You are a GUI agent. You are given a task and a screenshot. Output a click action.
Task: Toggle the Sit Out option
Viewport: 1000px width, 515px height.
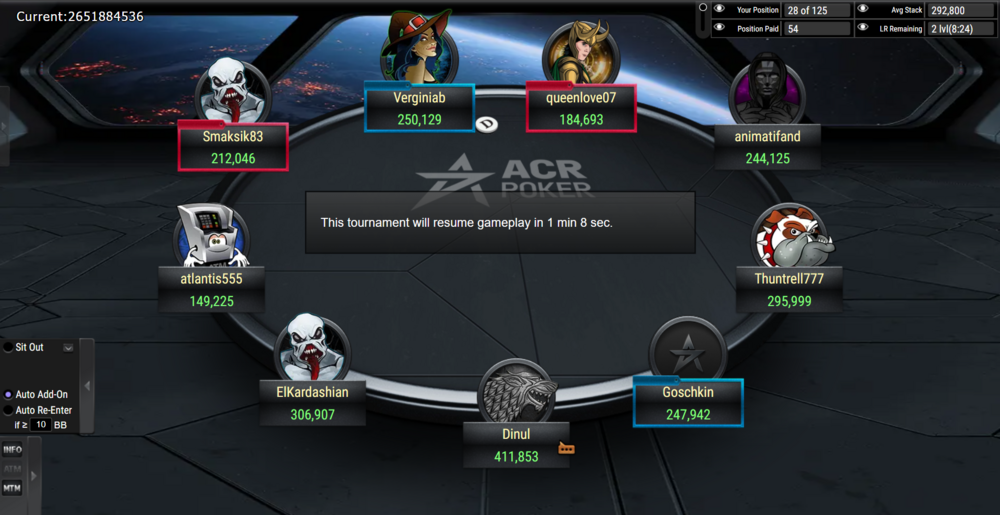(9, 347)
